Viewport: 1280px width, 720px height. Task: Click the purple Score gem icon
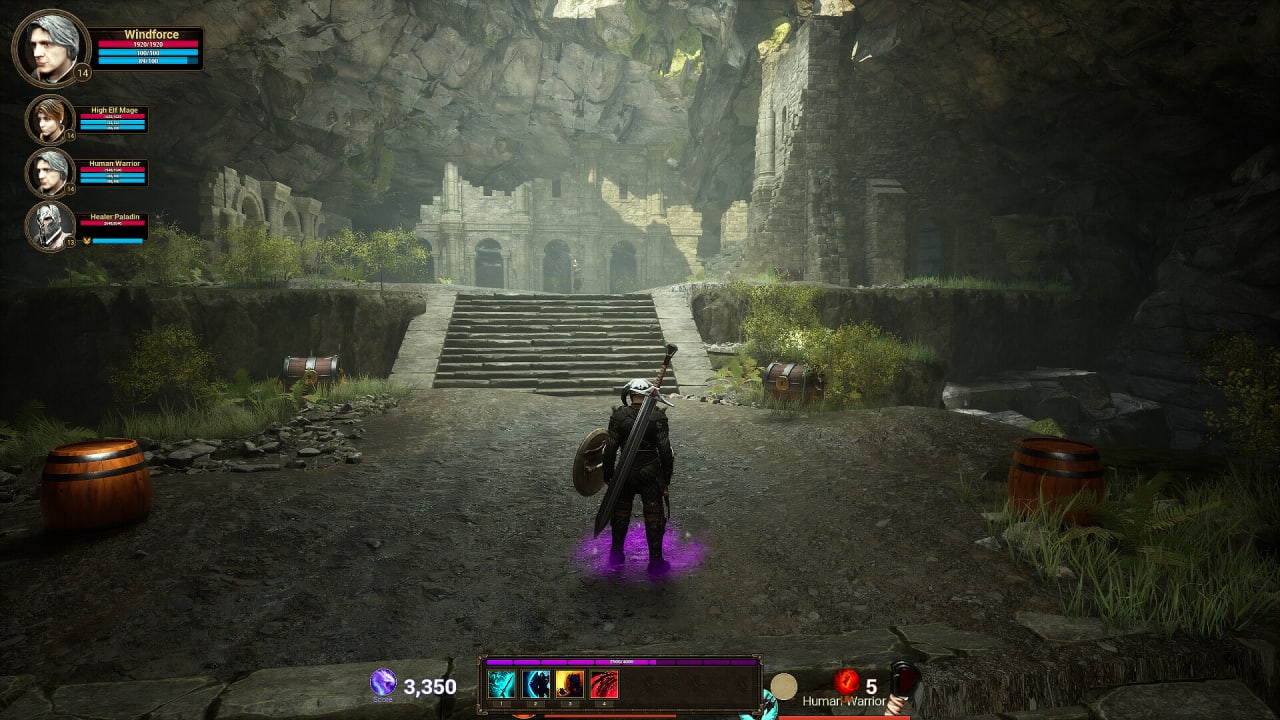(x=383, y=682)
